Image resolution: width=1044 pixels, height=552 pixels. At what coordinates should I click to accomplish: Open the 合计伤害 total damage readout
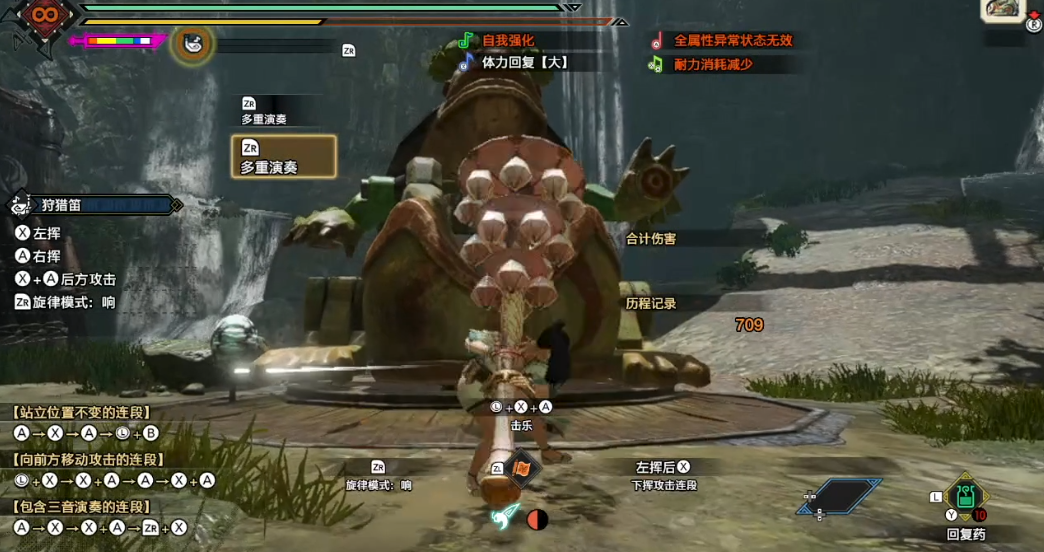pyautogui.click(x=651, y=239)
